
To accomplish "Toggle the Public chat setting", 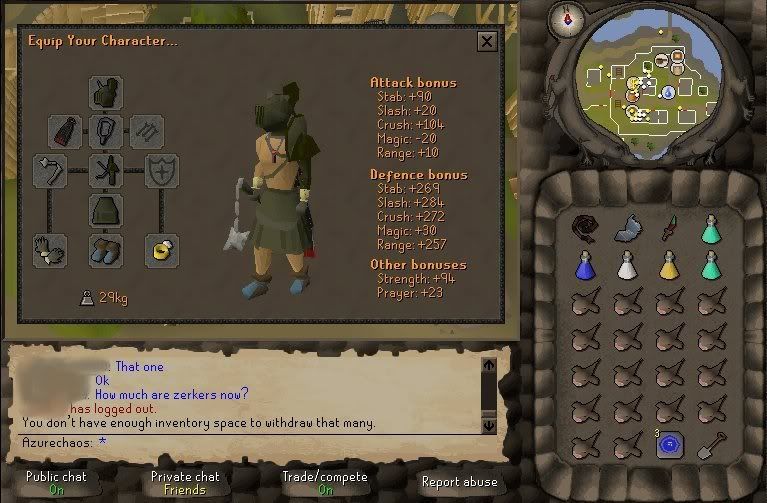I will tap(56, 482).
